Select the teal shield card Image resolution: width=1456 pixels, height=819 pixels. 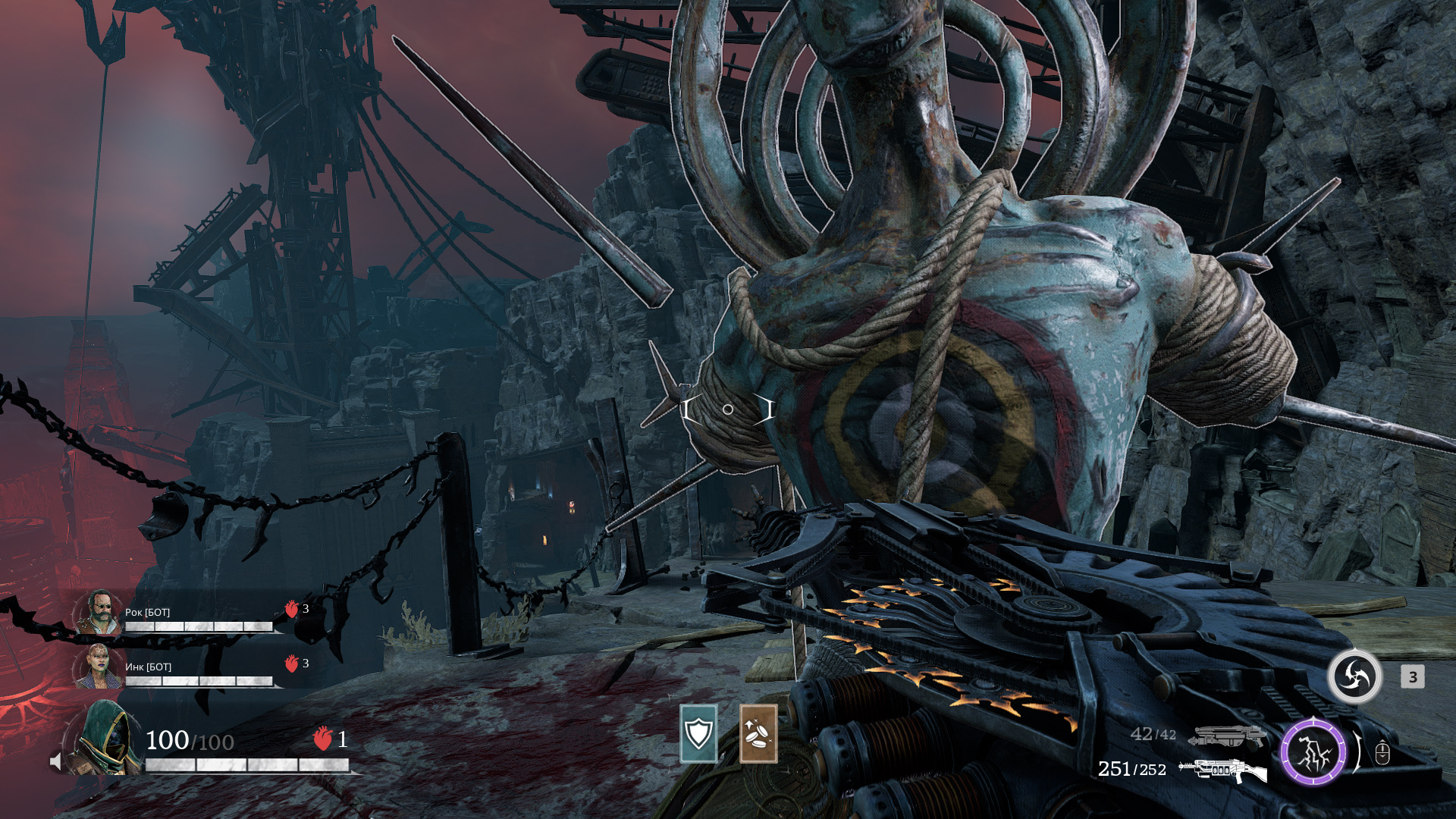click(x=698, y=733)
